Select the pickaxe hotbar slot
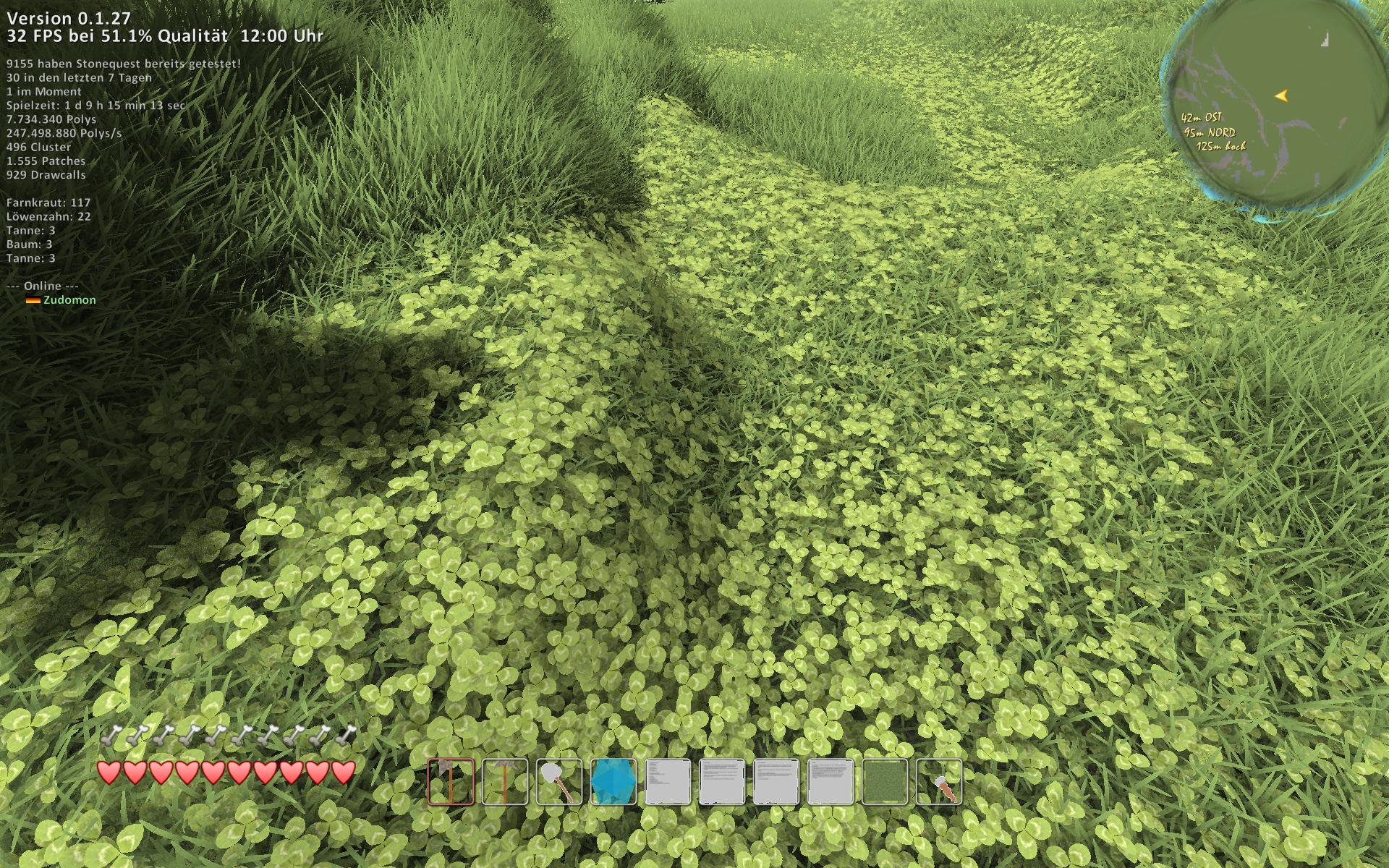Screen dimensions: 1389x868 (x=505, y=782)
